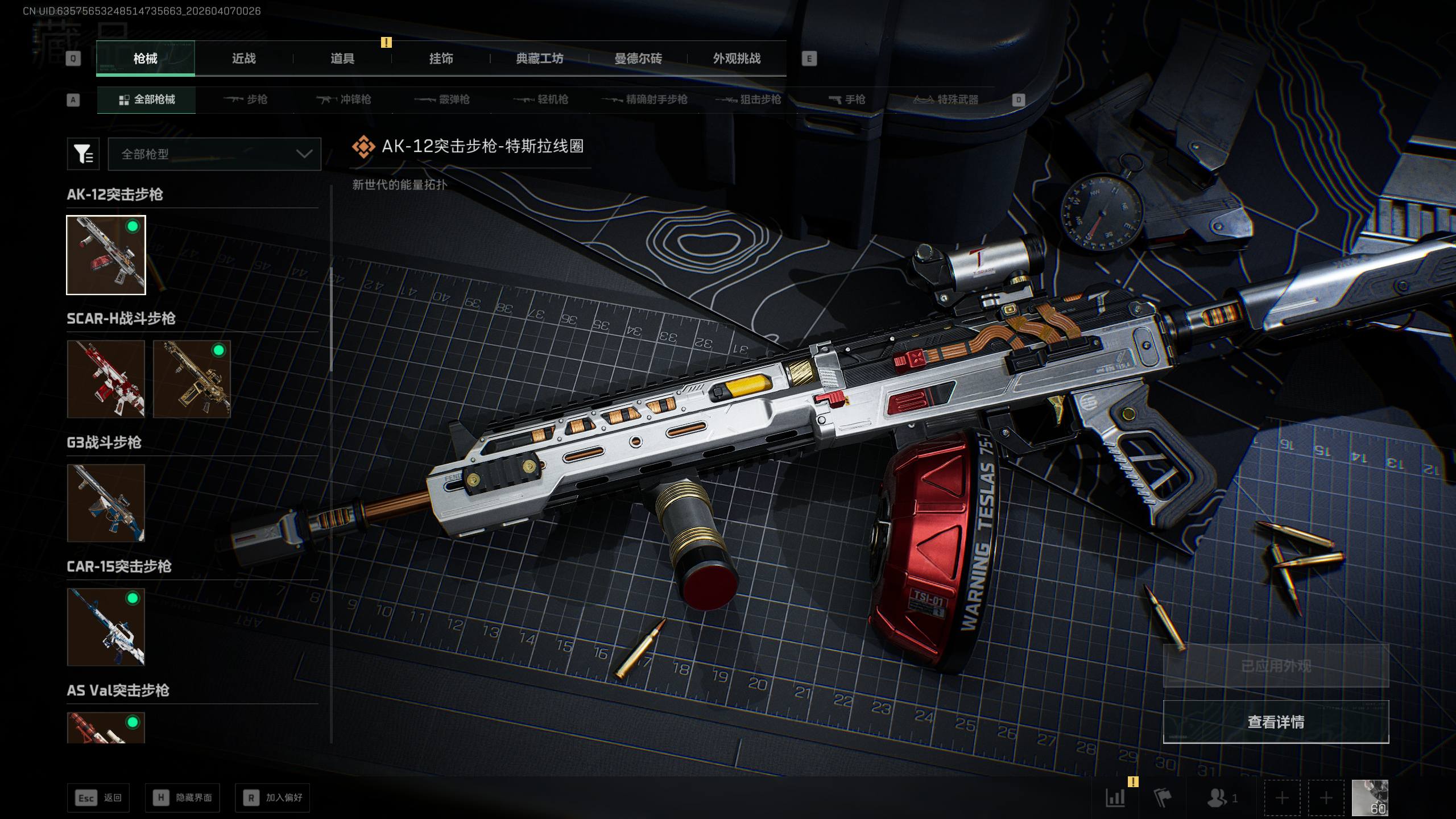Filter weapons by 步枪 rifles
This screenshot has width=1456, height=819.
(246, 100)
